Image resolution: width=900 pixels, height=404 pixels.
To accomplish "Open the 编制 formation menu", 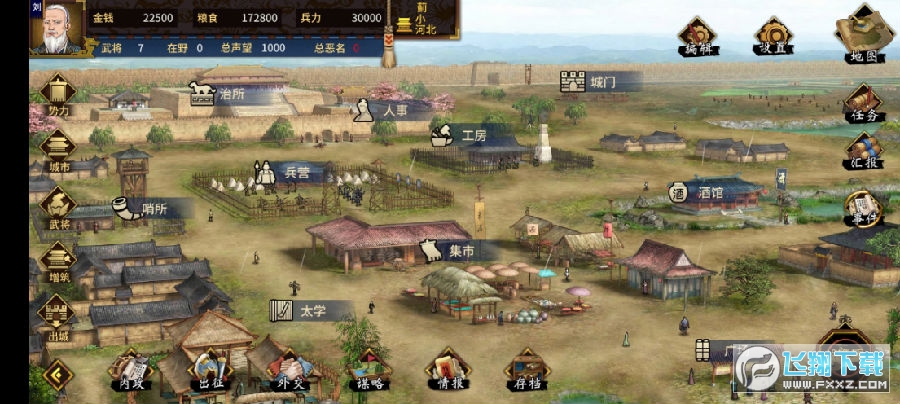I will [697, 38].
